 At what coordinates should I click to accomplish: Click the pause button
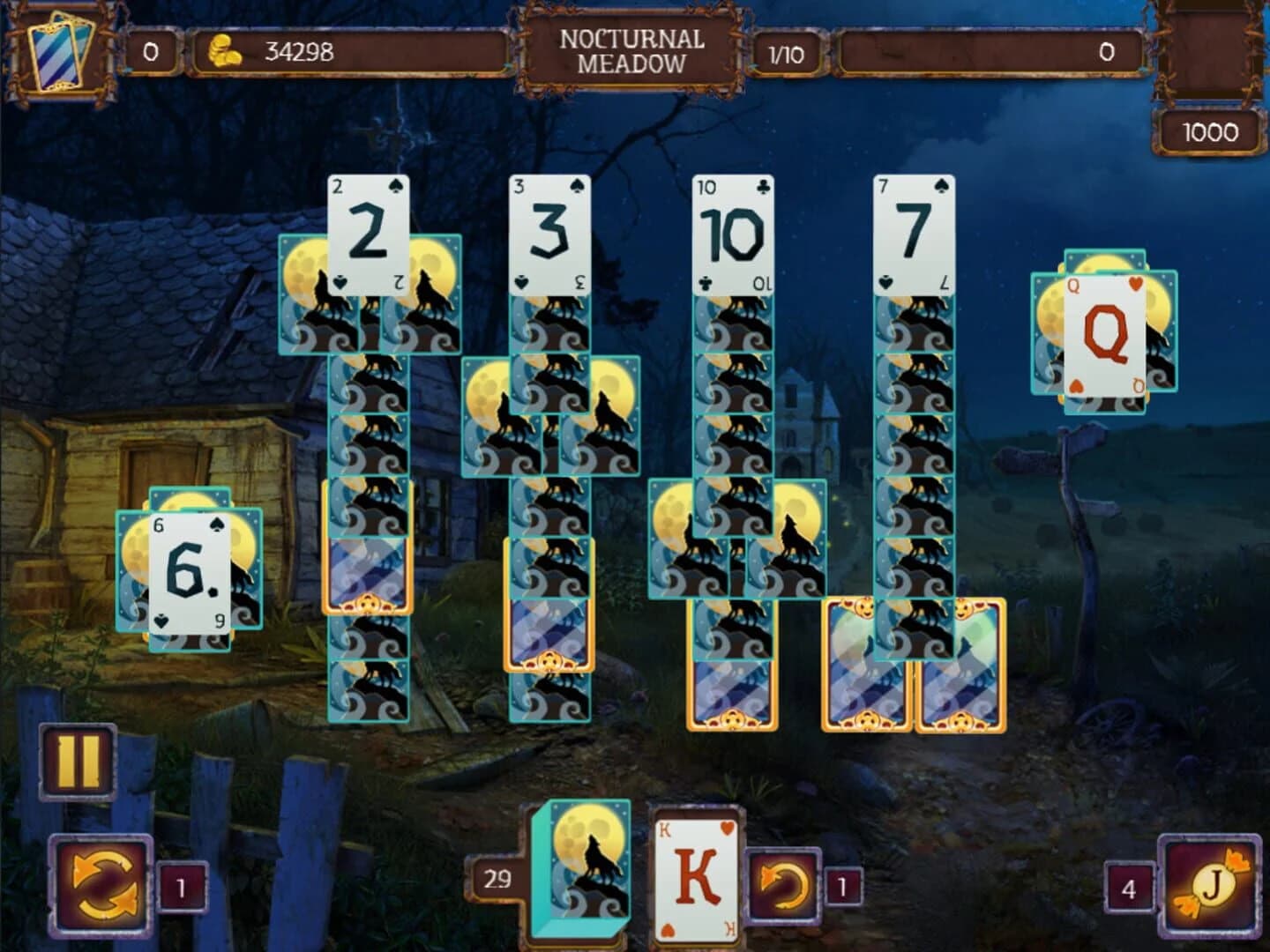click(x=78, y=760)
